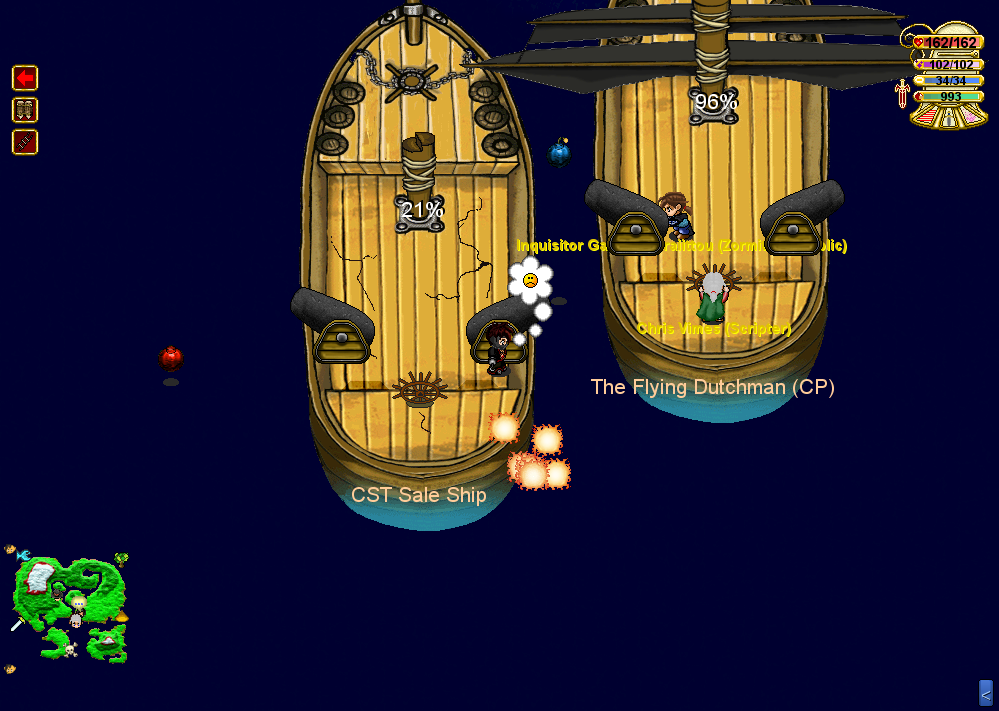
Task: Click the sword marker on the minimap
Action: point(17,624)
